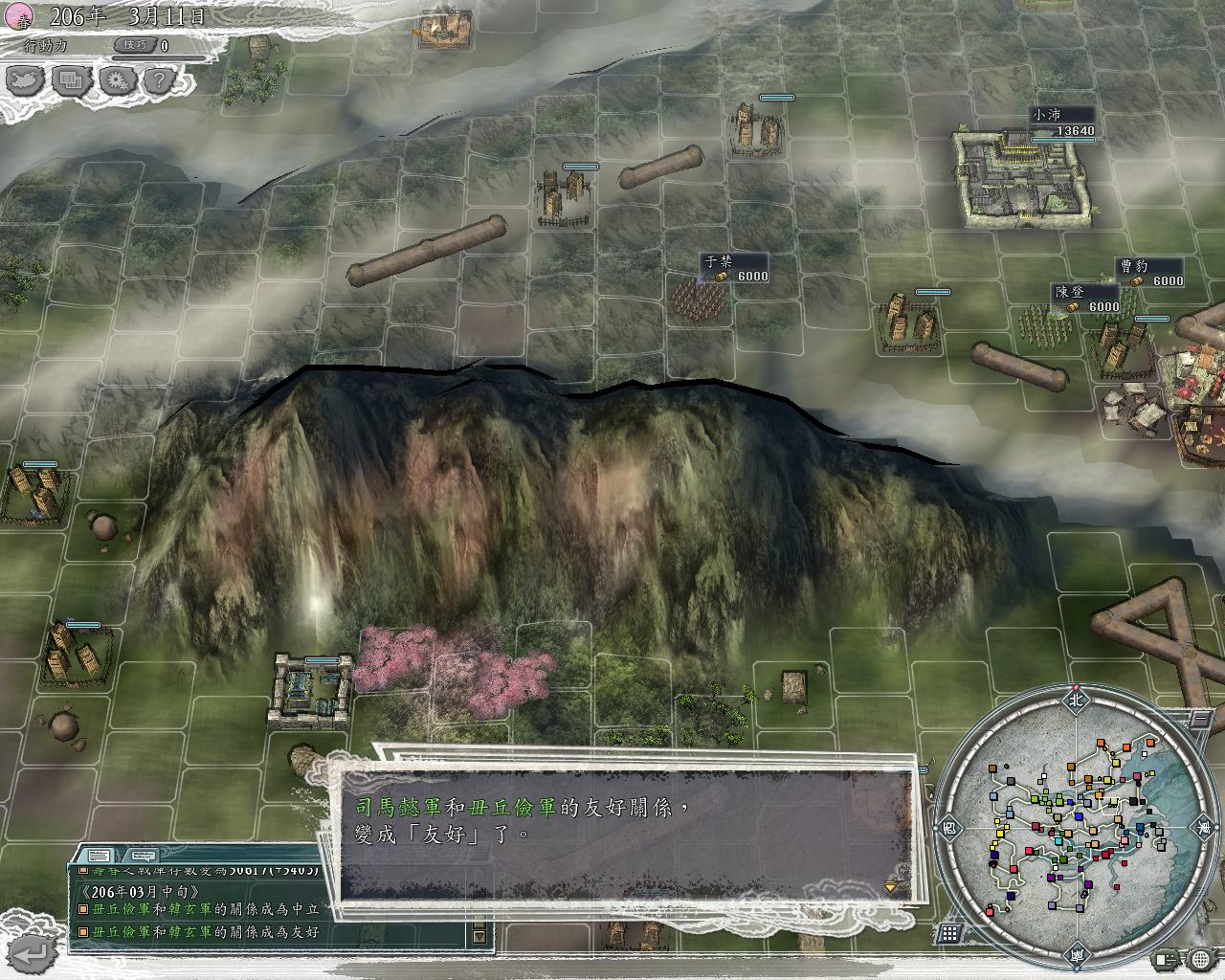Click the overlapping windows icon button

tap(71, 81)
